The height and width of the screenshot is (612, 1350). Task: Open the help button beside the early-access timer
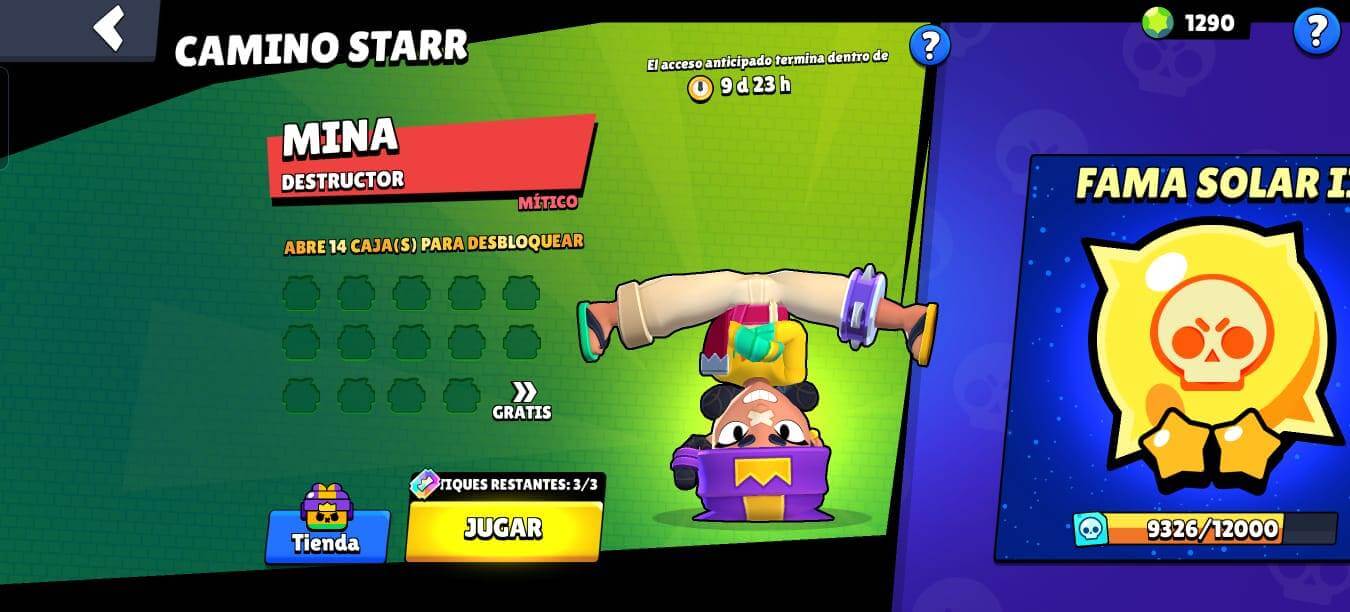(x=929, y=45)
